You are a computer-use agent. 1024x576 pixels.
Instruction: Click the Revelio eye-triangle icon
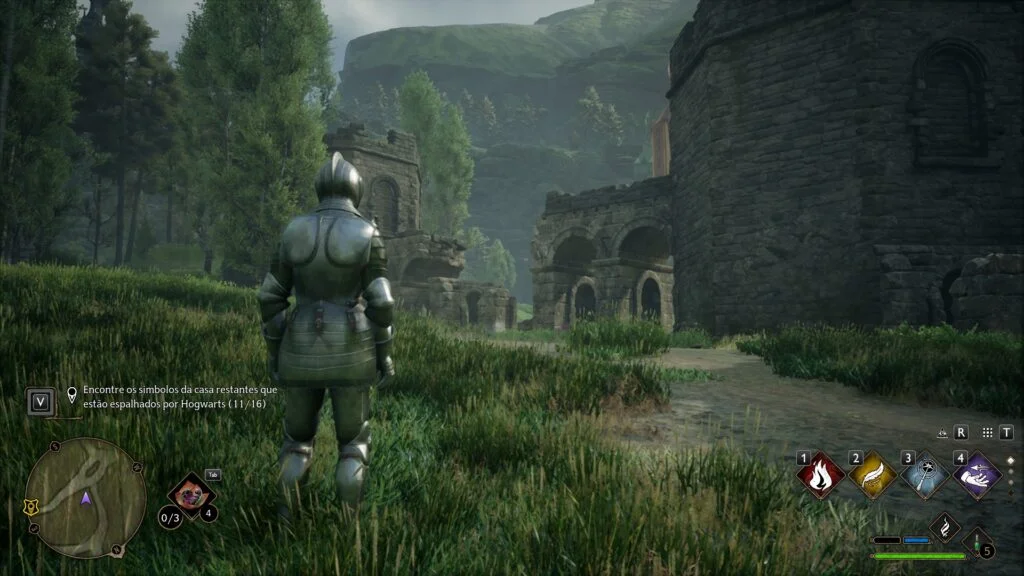[x=942, y=434]
